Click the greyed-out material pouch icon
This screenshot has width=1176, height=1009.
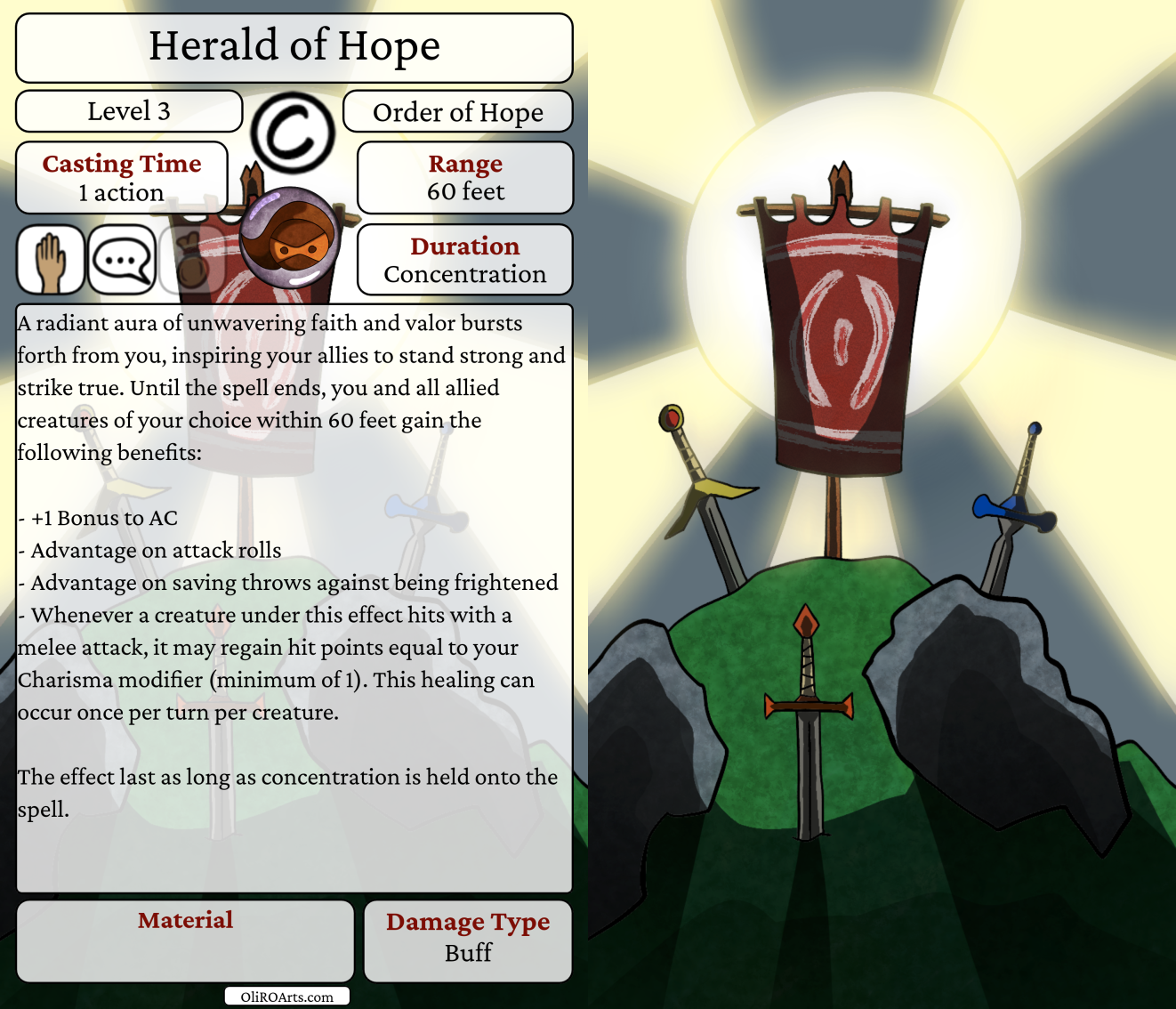(190, 260)
